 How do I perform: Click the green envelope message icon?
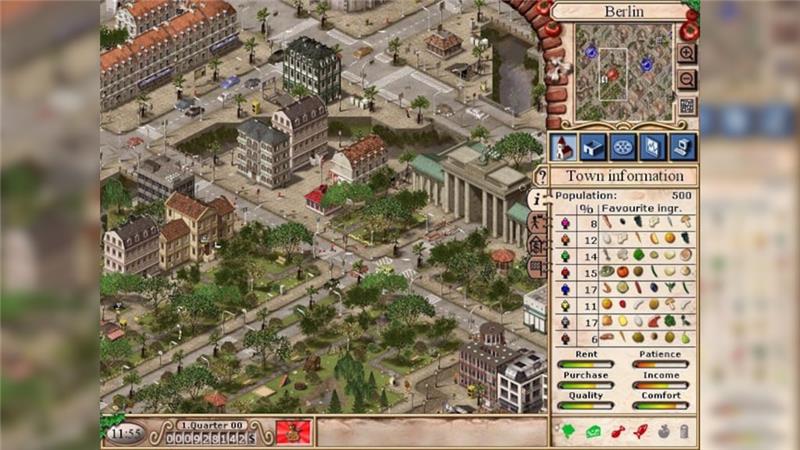click(x=592, y=432)
